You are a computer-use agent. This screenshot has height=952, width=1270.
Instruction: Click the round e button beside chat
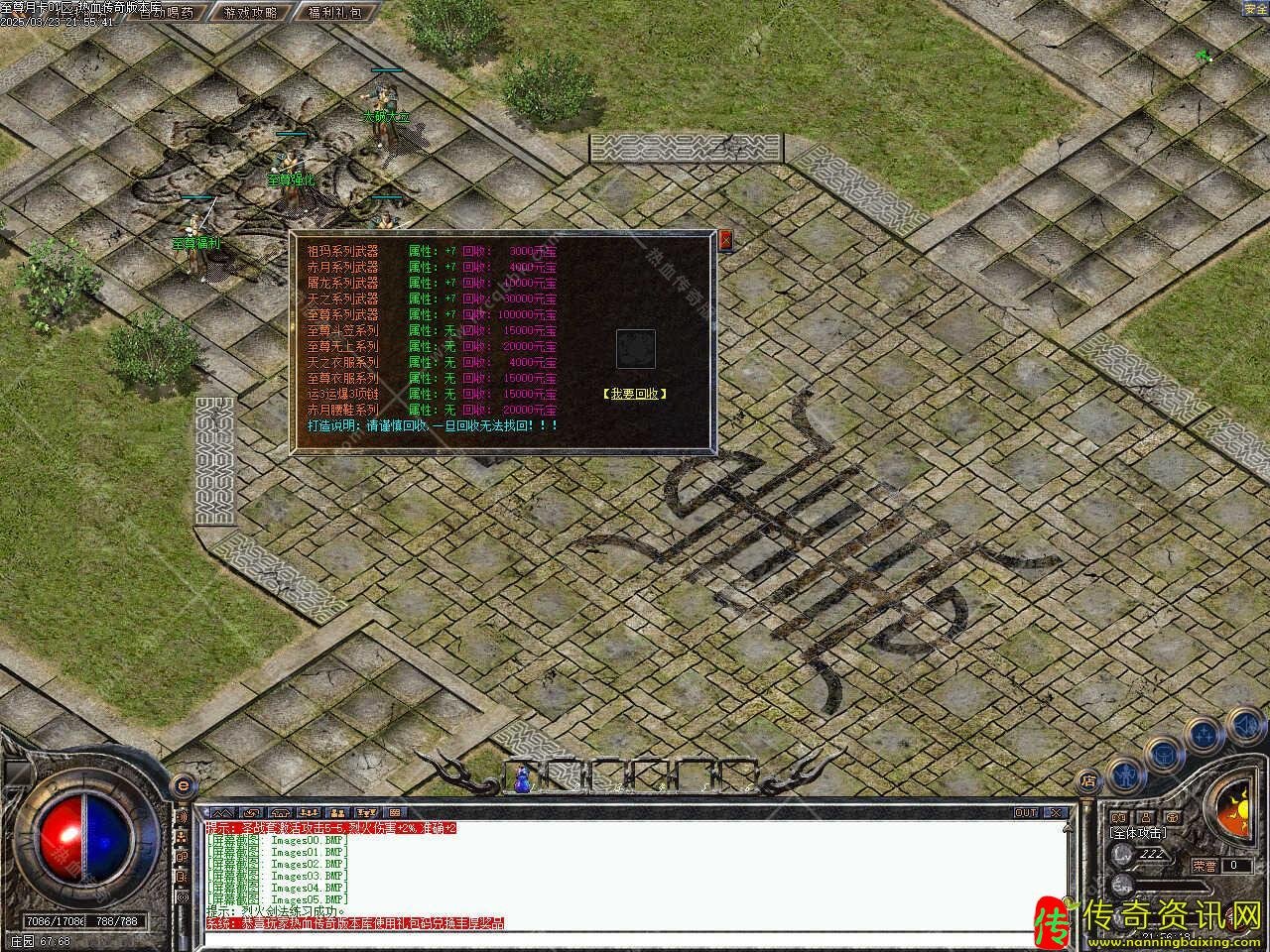(x=182, y=785)
